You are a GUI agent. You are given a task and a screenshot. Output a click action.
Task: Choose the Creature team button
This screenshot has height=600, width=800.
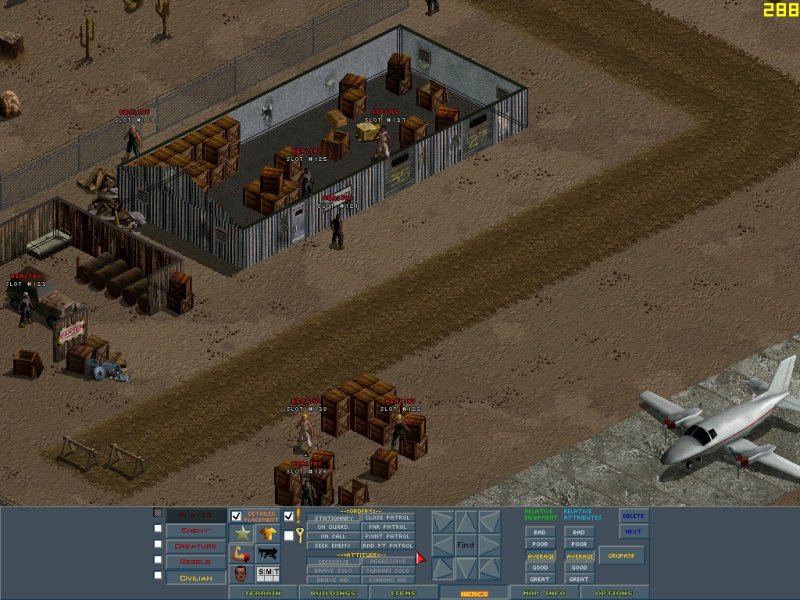[196, 546]
